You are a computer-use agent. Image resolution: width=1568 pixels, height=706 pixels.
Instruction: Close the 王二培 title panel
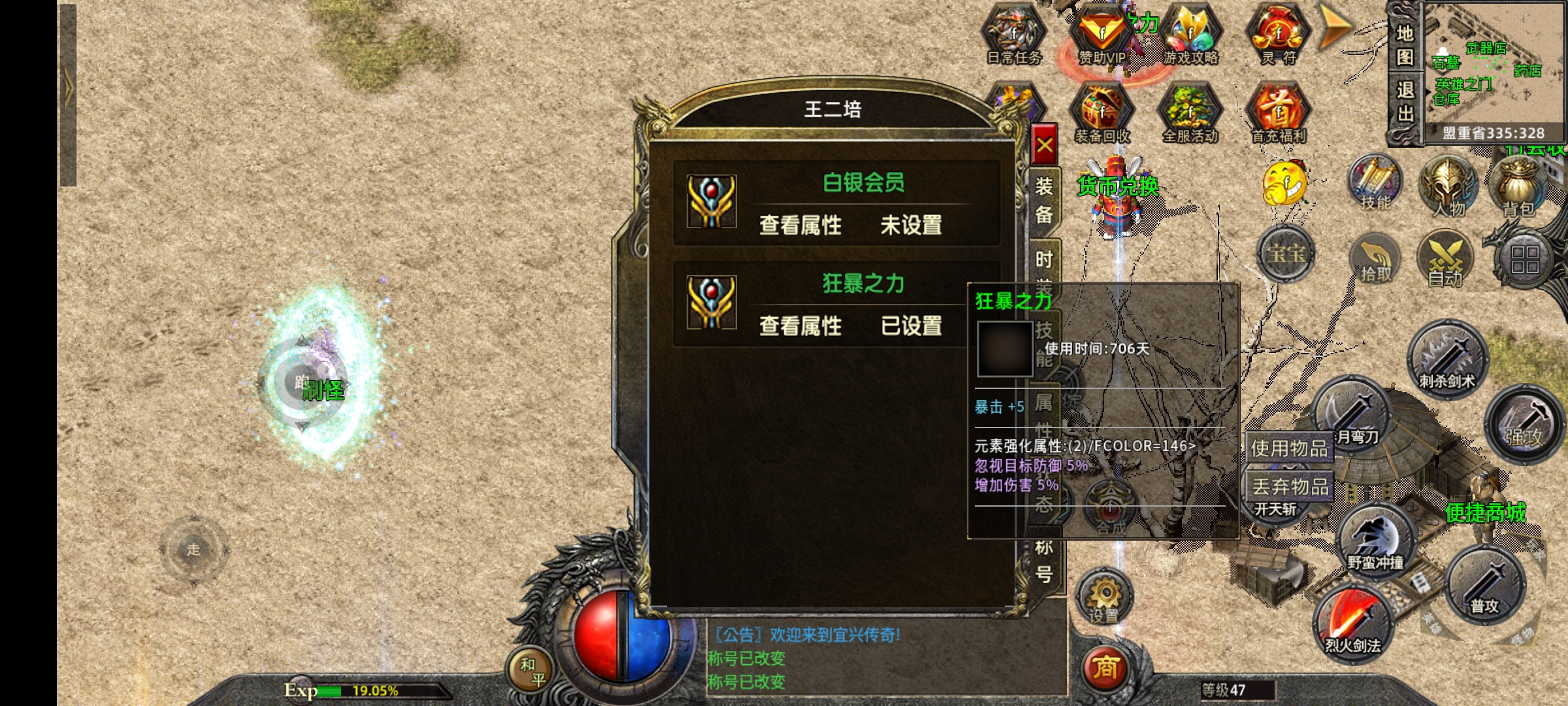pyautogui.click(x=1044, y=144)
